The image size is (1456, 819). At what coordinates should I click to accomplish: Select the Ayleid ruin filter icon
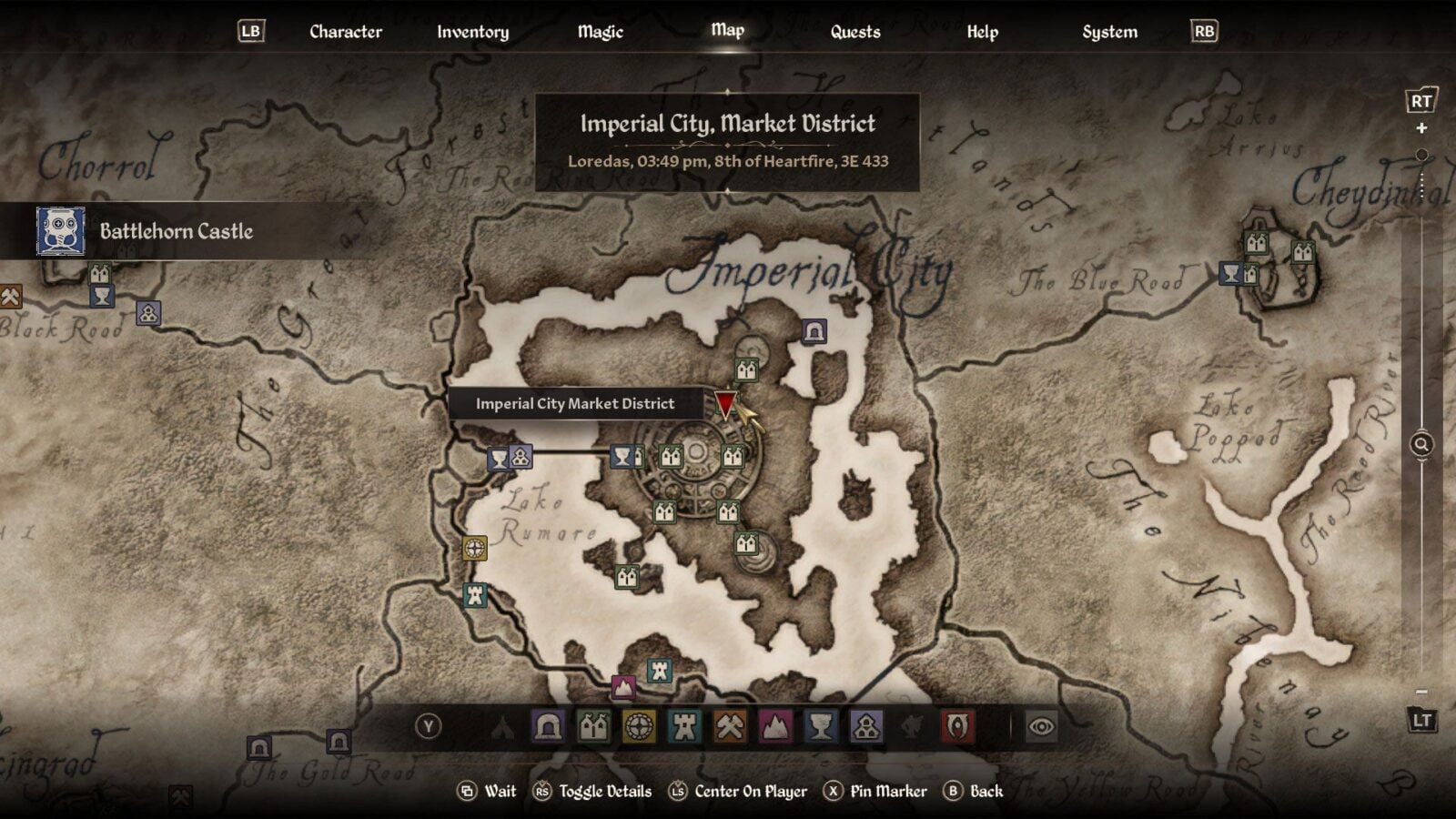pyautogui.click(x=549, y=725)
